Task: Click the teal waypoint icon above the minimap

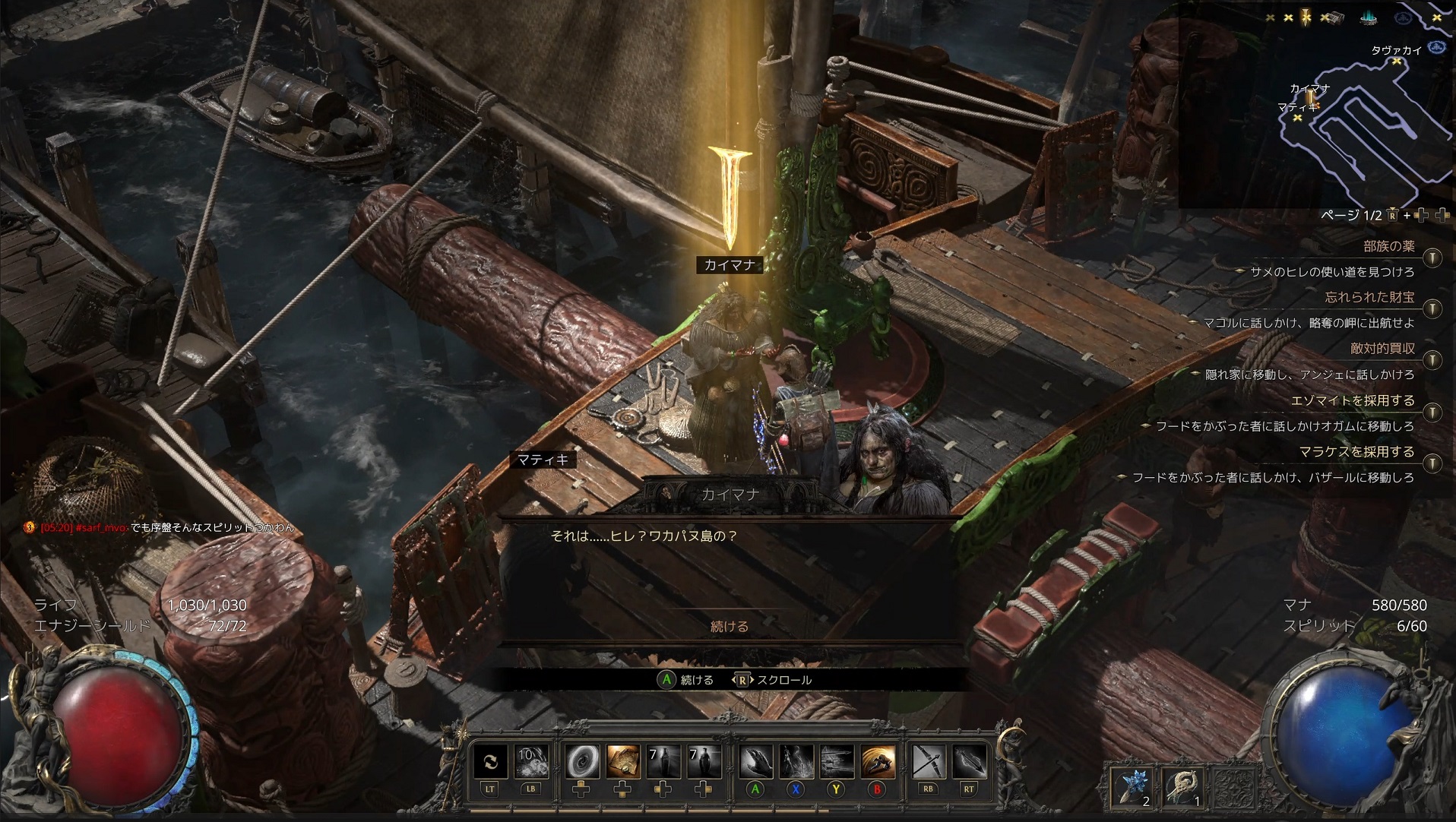Action: click(x=1369, y=17)
